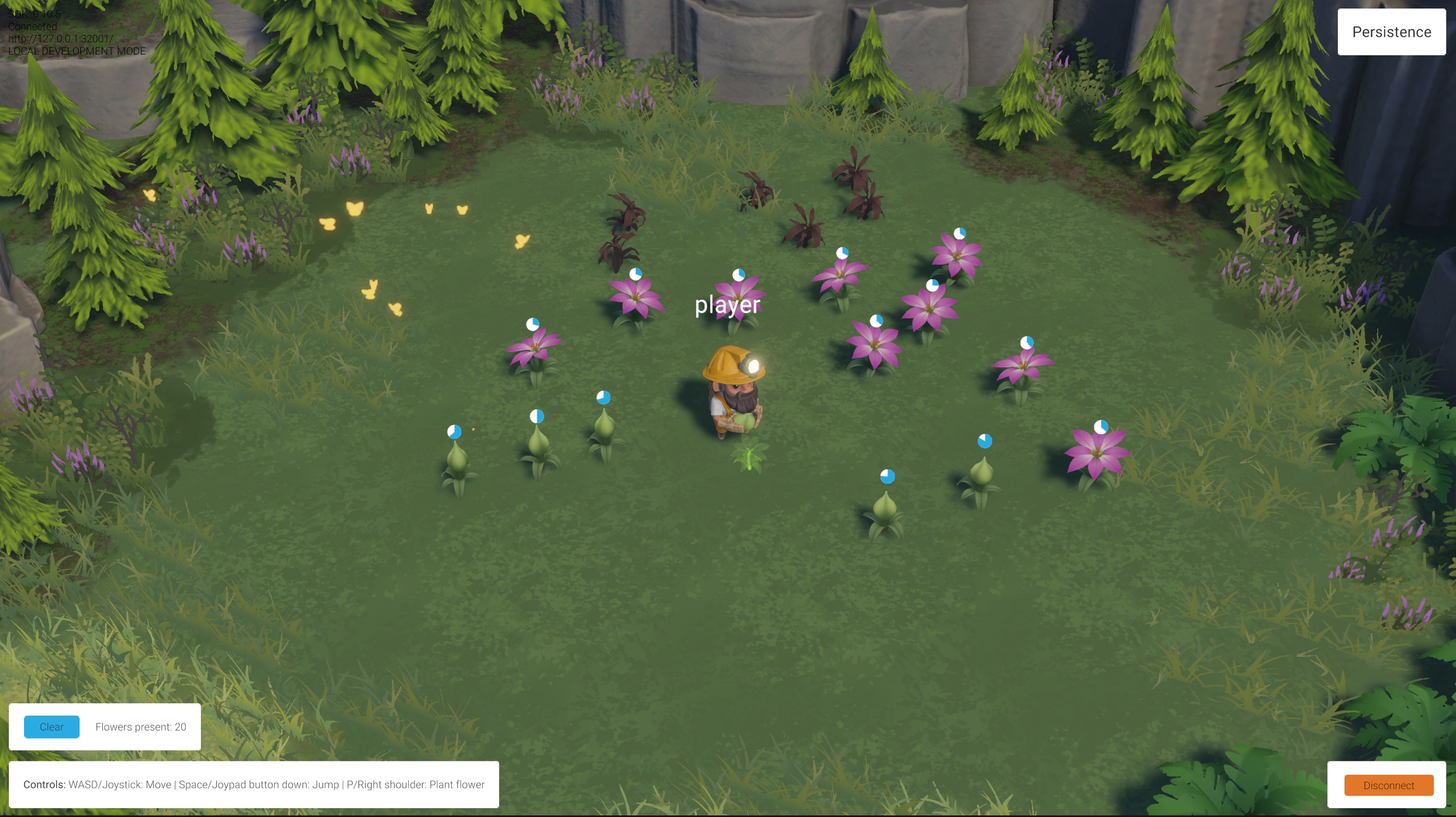The height and width of the screenshot is (817, 1456).
Task: Disconnect from the server
Action: [1388, 785]
